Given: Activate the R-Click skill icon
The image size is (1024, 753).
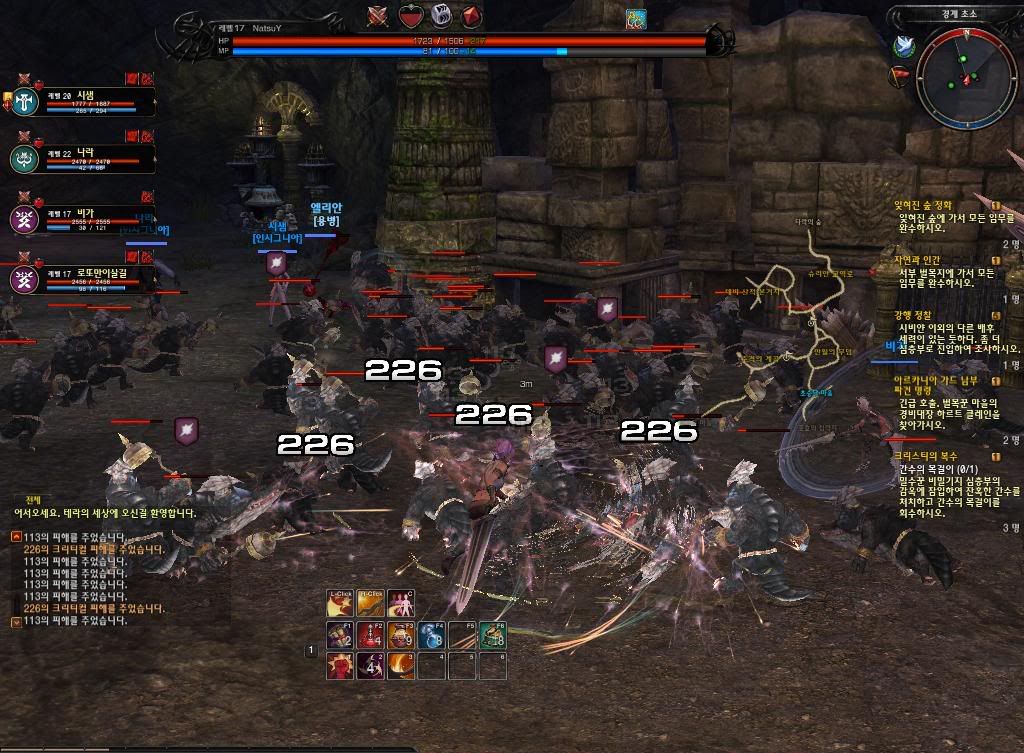Looking at the screenshot, I should coord(371,605).
